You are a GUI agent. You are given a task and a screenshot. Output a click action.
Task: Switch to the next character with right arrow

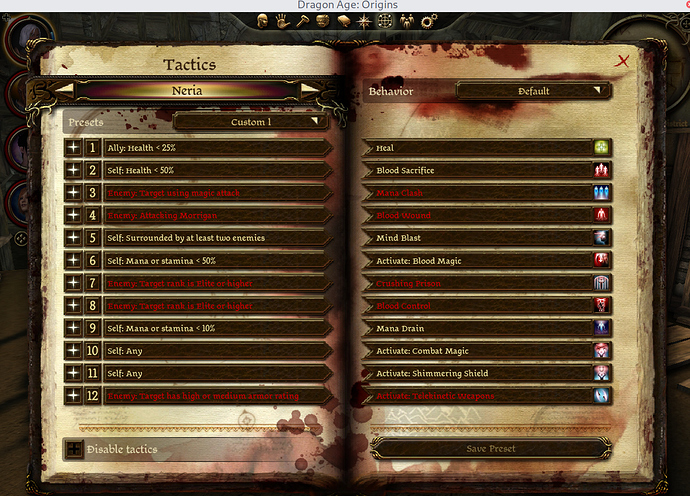310,90
